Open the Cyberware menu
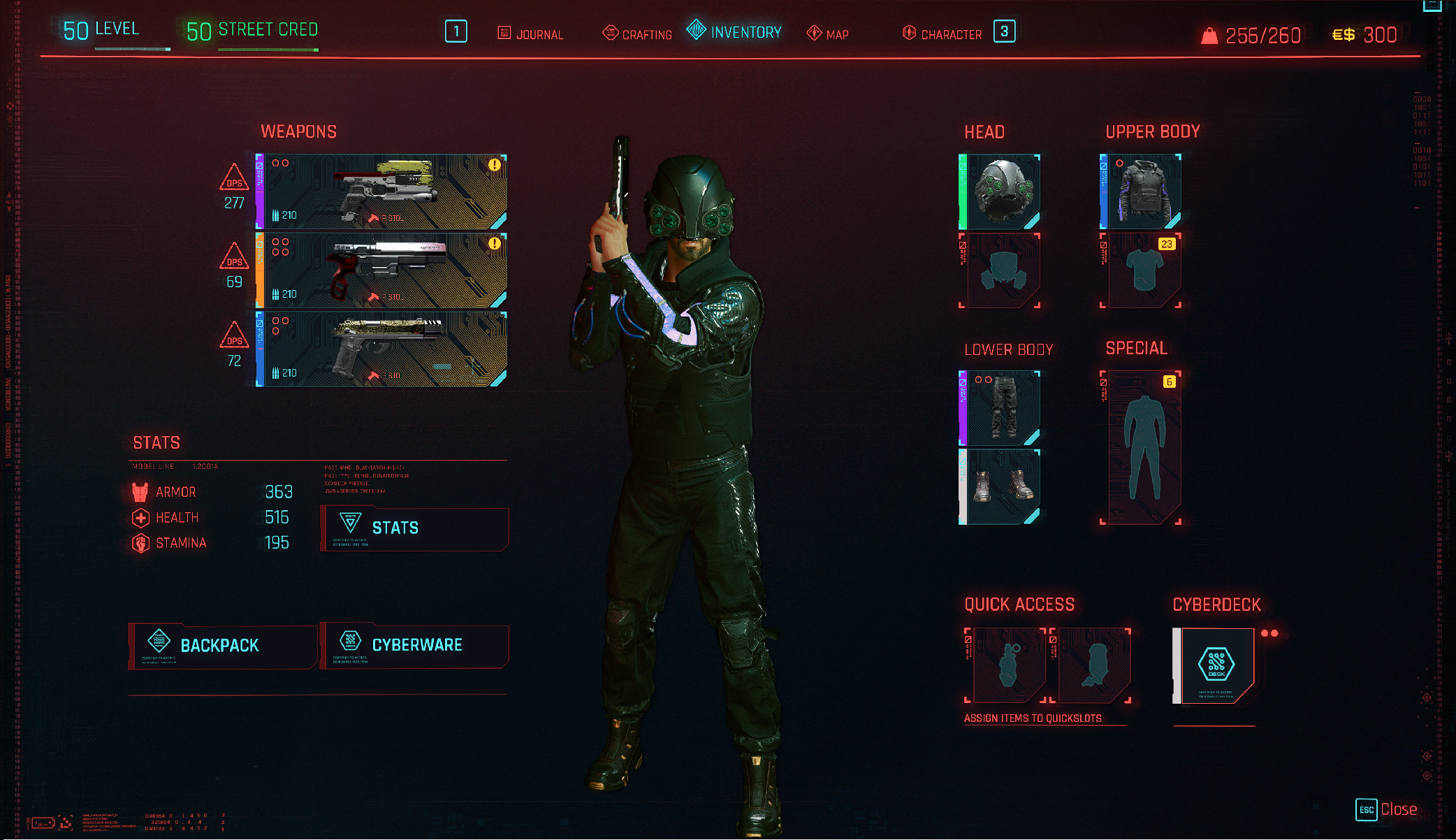 click(x=414, y=646)
